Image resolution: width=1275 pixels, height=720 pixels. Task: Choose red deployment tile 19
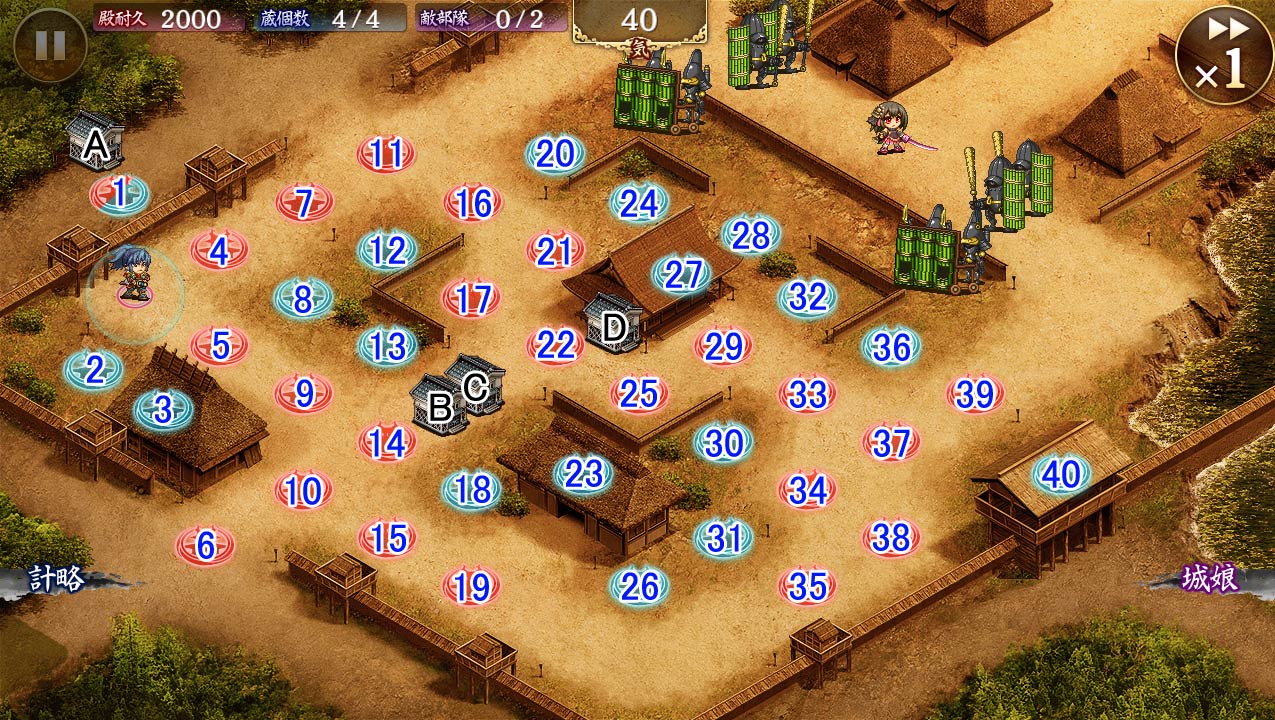[471, 587]
